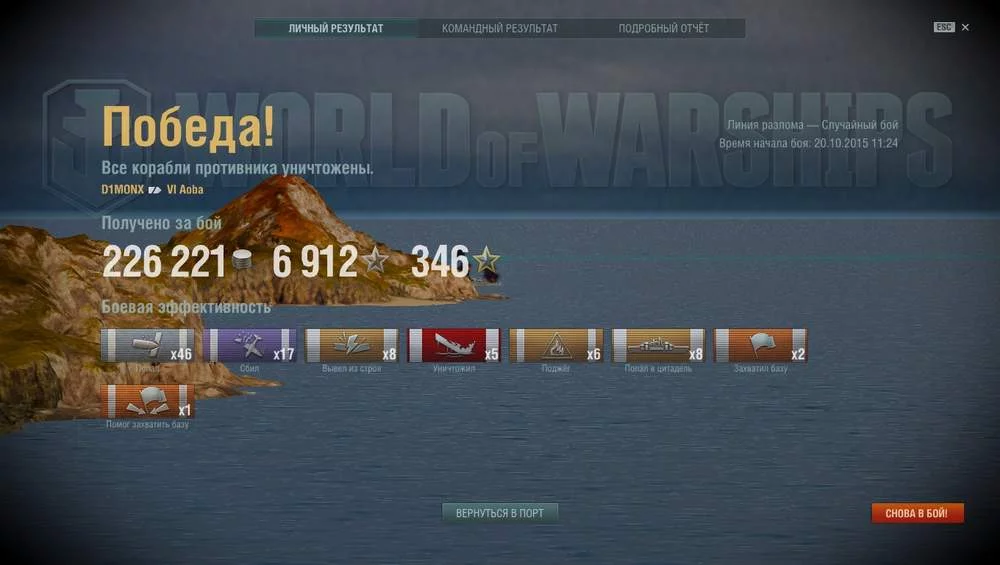Click the x46 hits ribbon
The image size is (1000, 565).
tap(147, 345)
